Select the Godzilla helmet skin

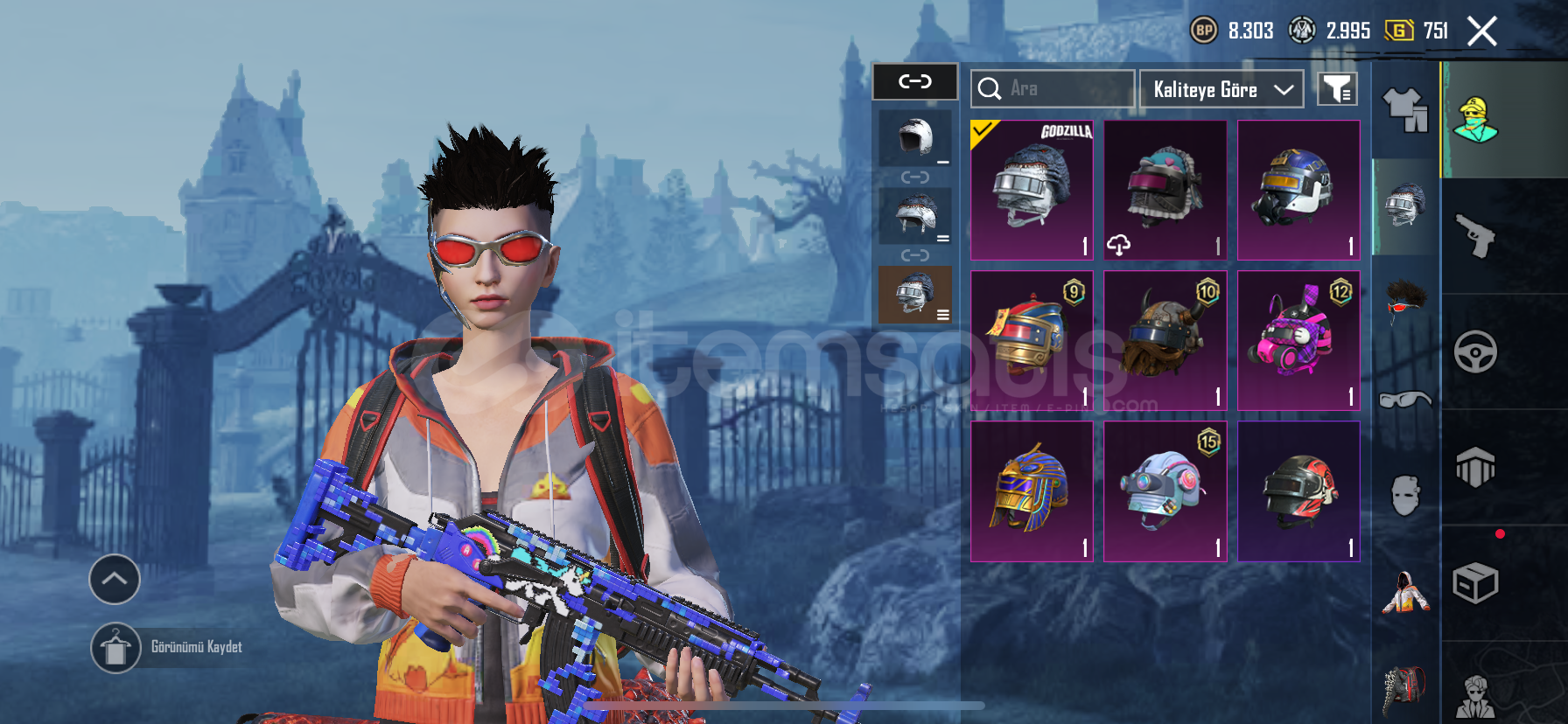point(1032,190)
